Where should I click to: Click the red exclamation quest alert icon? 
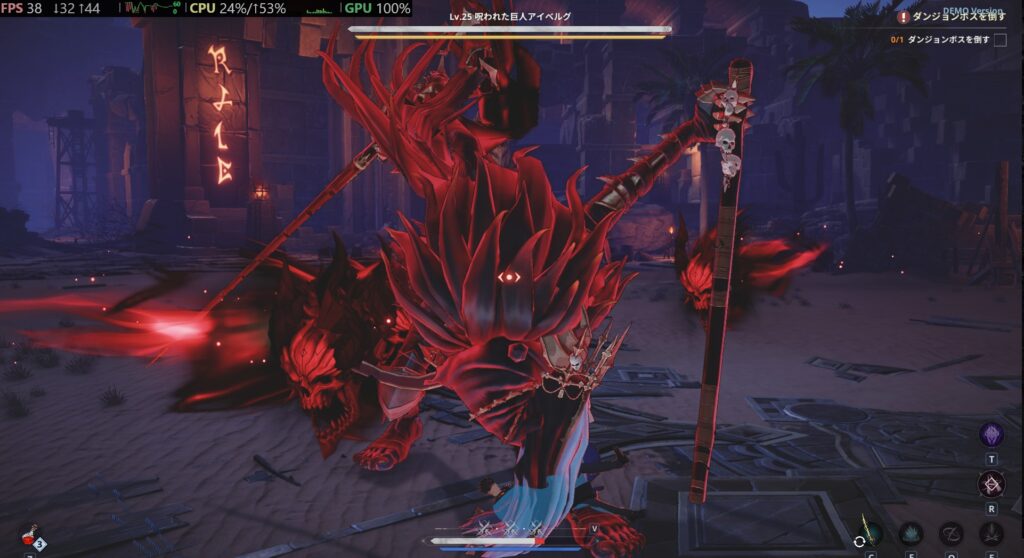pos(903,17)
